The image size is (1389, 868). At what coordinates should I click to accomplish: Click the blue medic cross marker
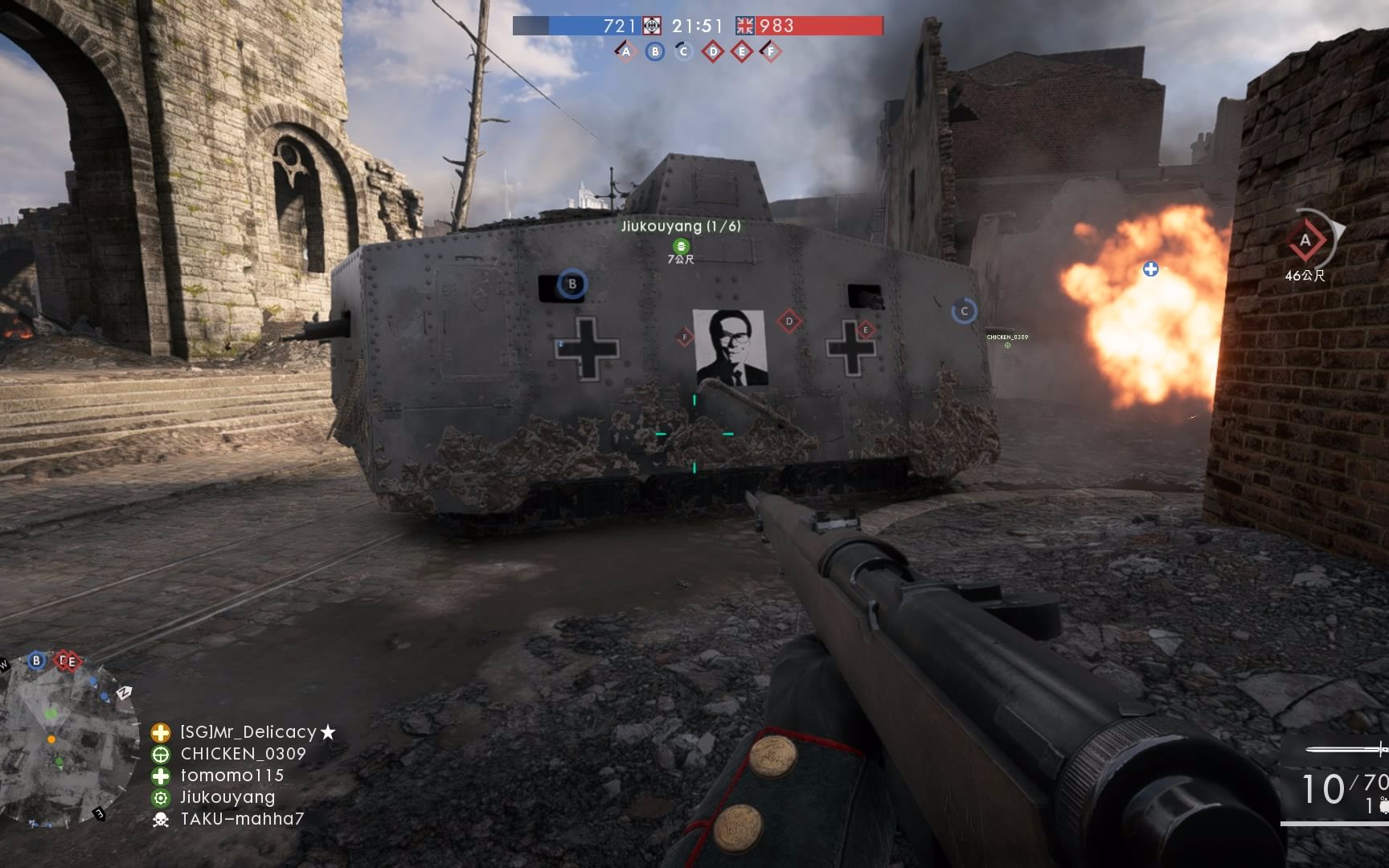tap(1151, 269)
